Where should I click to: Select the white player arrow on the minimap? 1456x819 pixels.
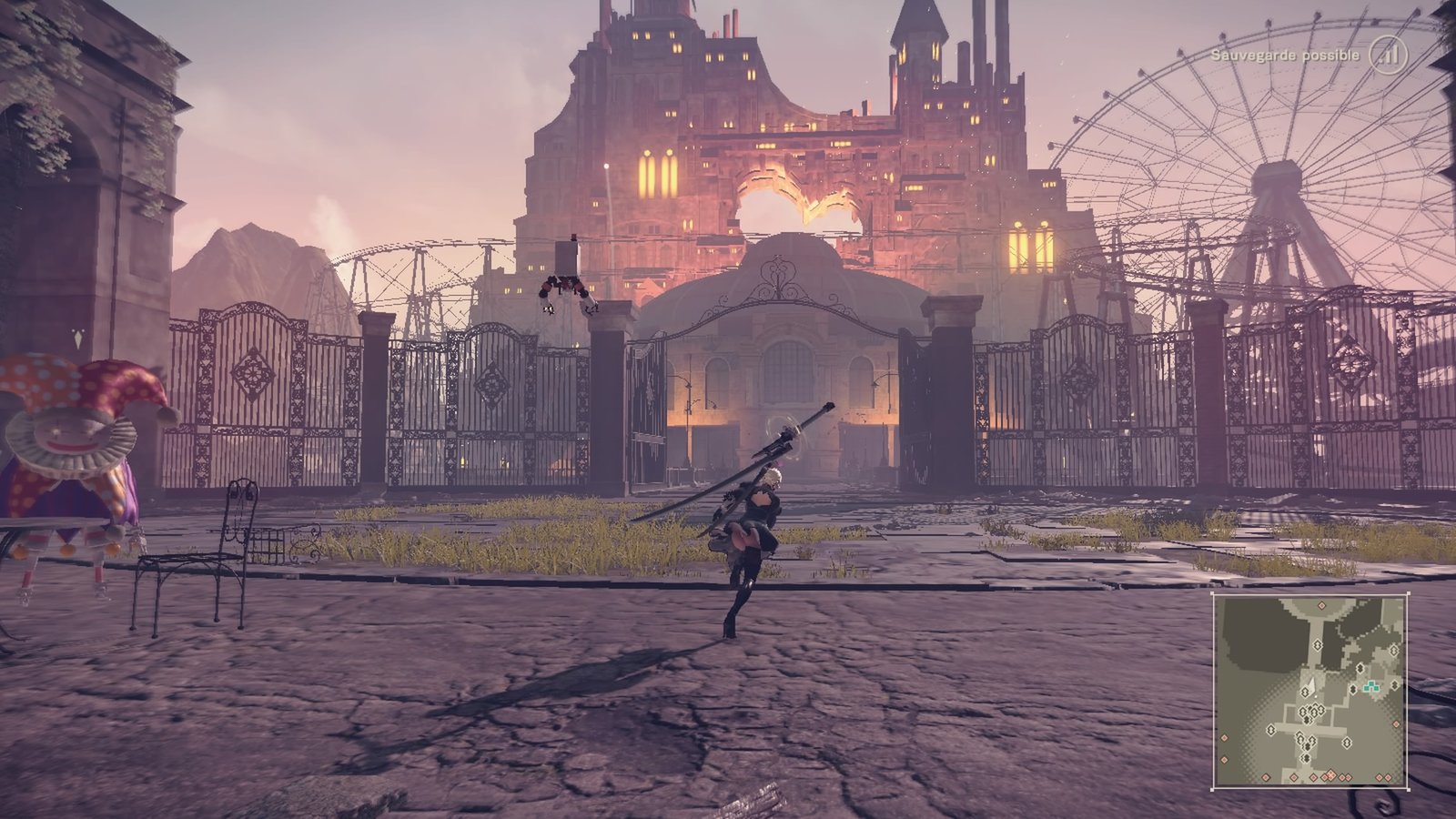(1312, 684)
